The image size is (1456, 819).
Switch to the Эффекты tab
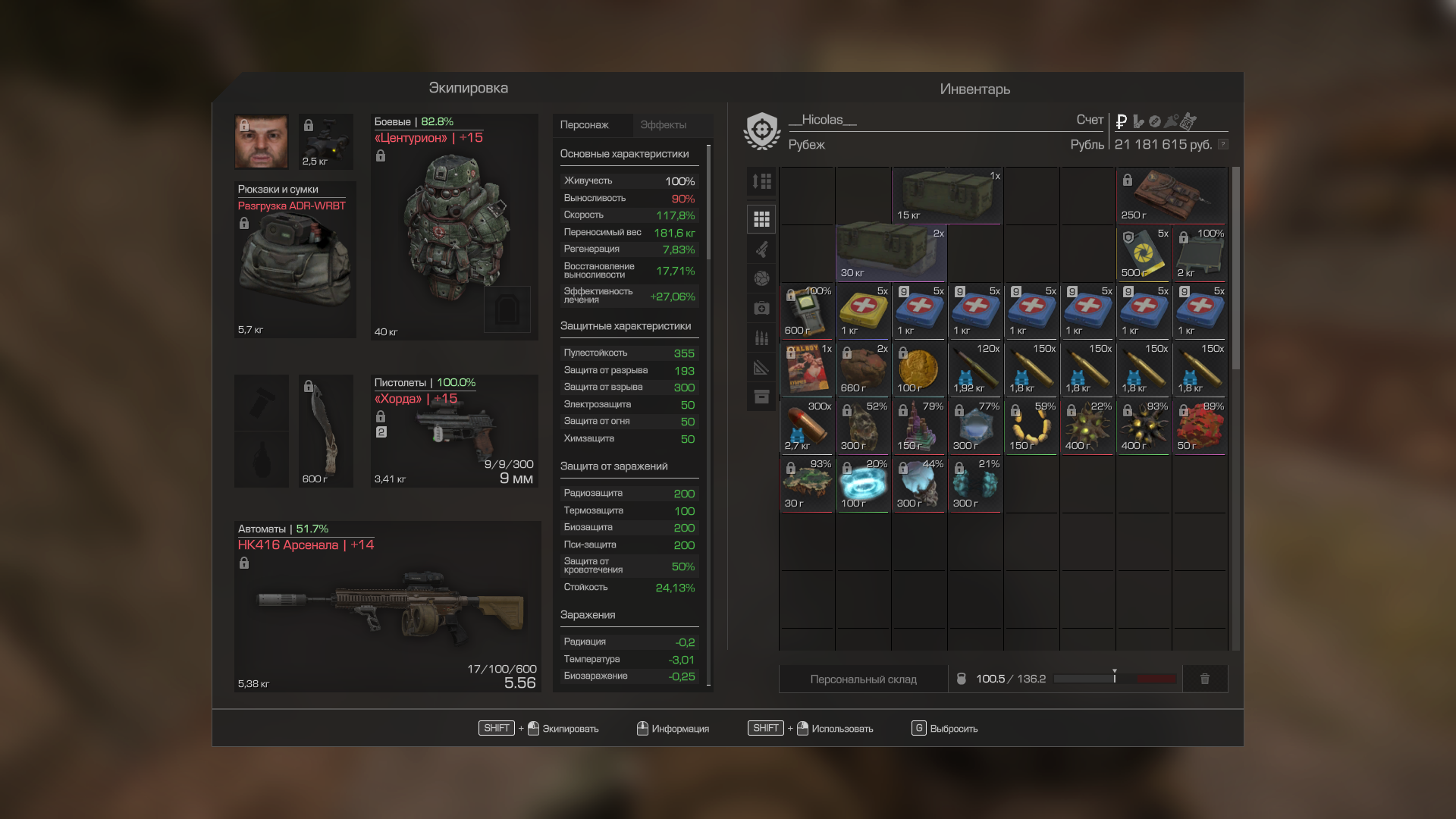(664, 125)
